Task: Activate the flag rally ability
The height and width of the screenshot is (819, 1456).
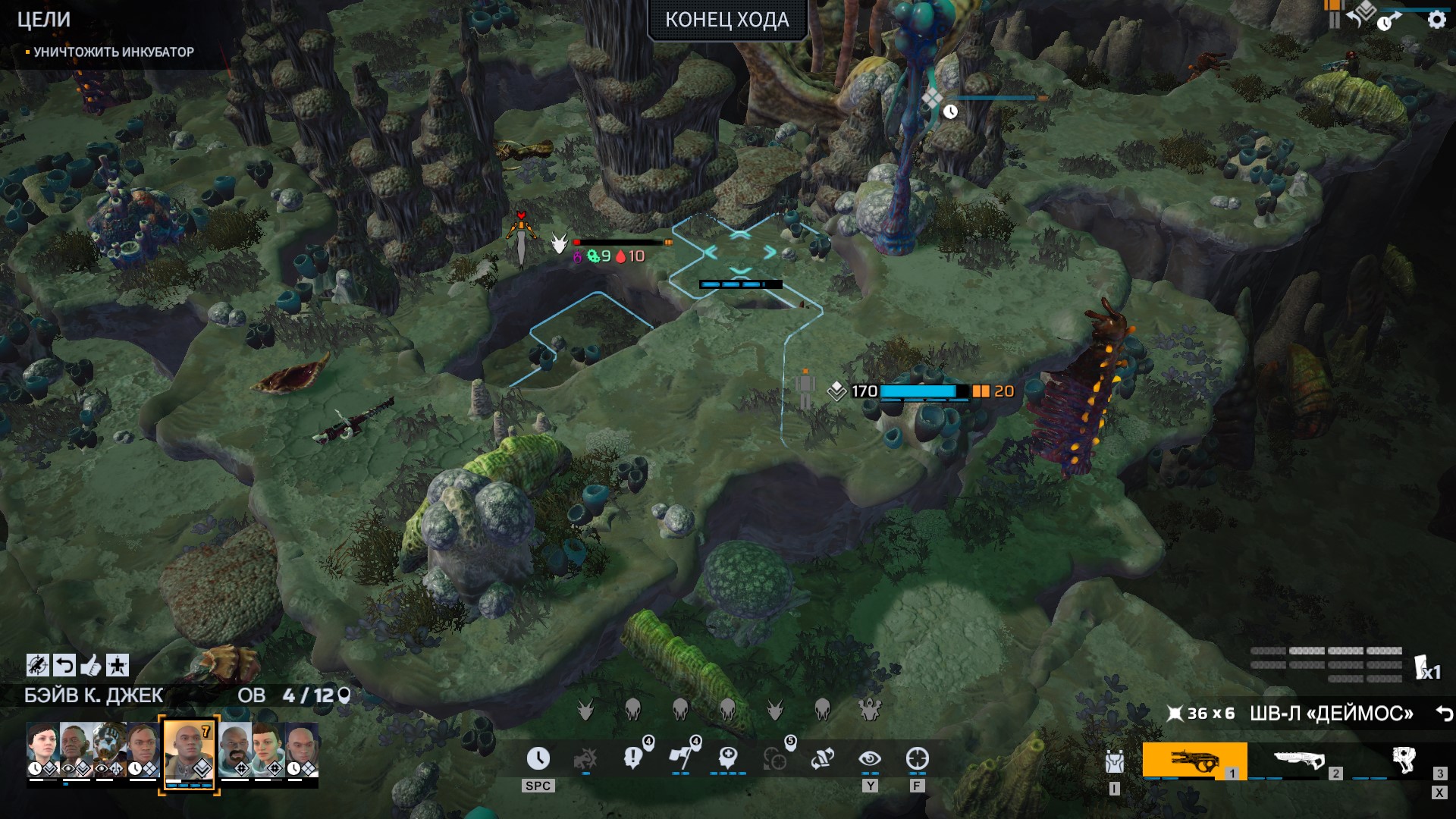Action: (x=680, y=758)
